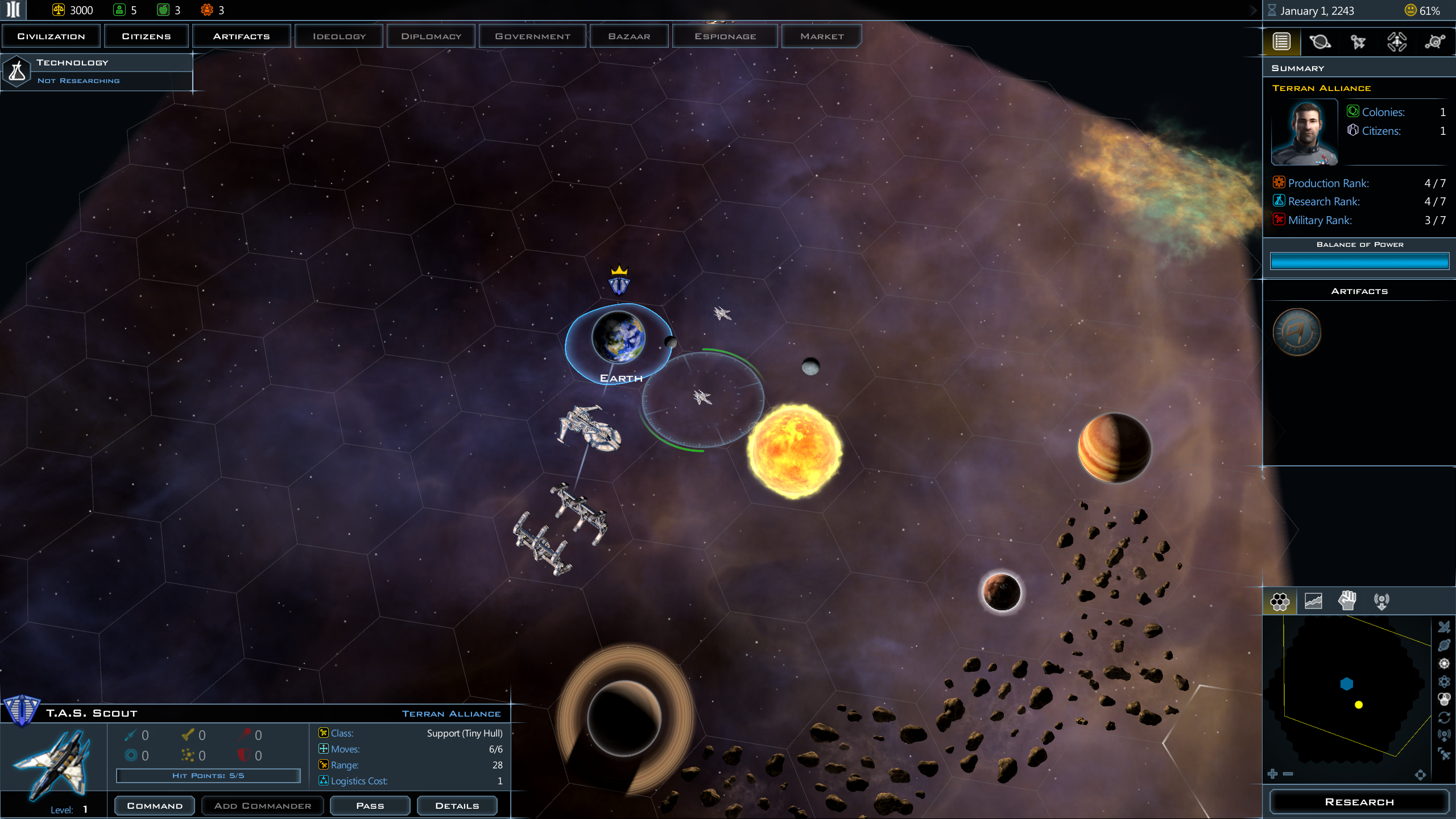The width and height of the screenshot is (1456, 819).
Task: Open the Market menu
Action: [821, 36]
